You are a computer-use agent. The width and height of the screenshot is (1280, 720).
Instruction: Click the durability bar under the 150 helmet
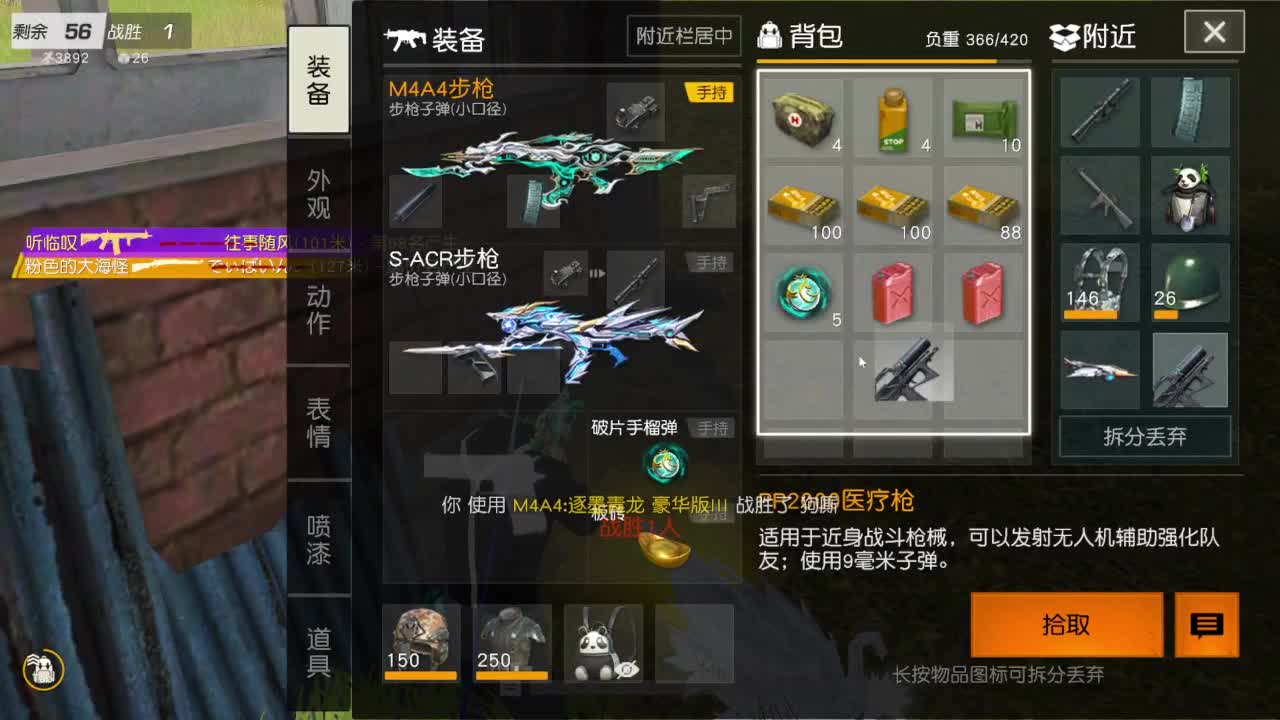point(421,677)
